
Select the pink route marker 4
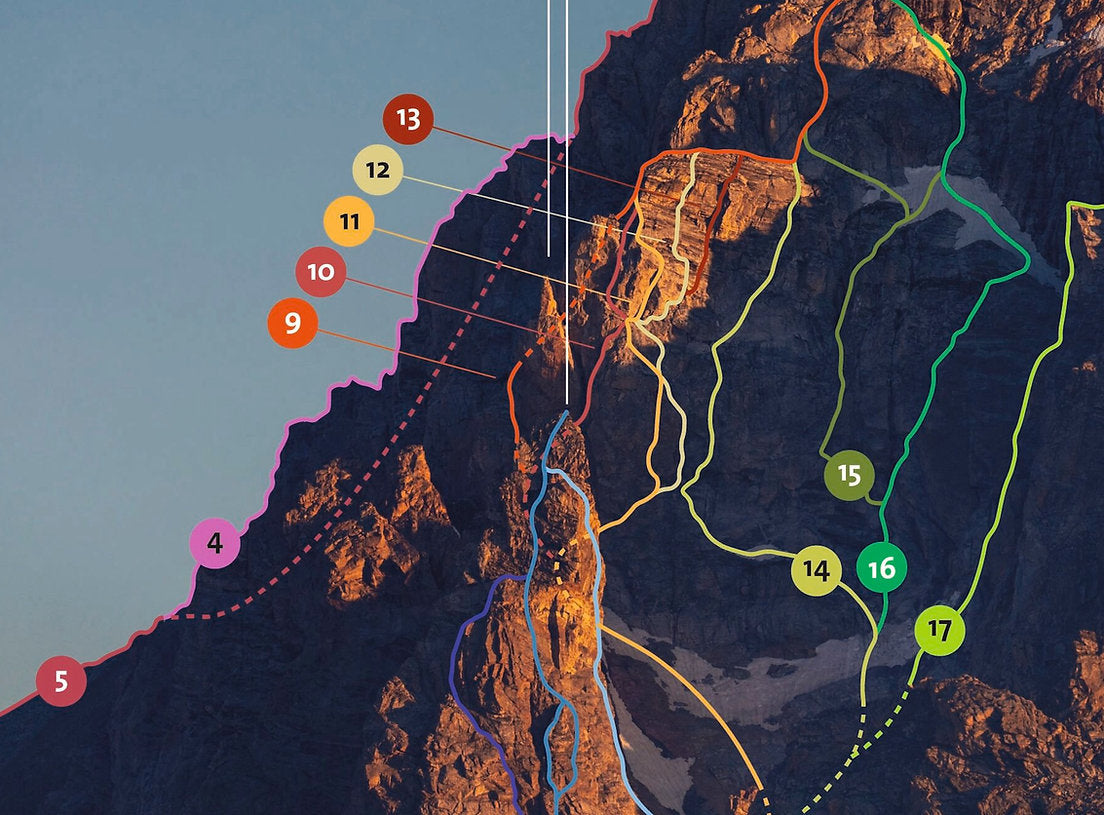click(215, 544)
